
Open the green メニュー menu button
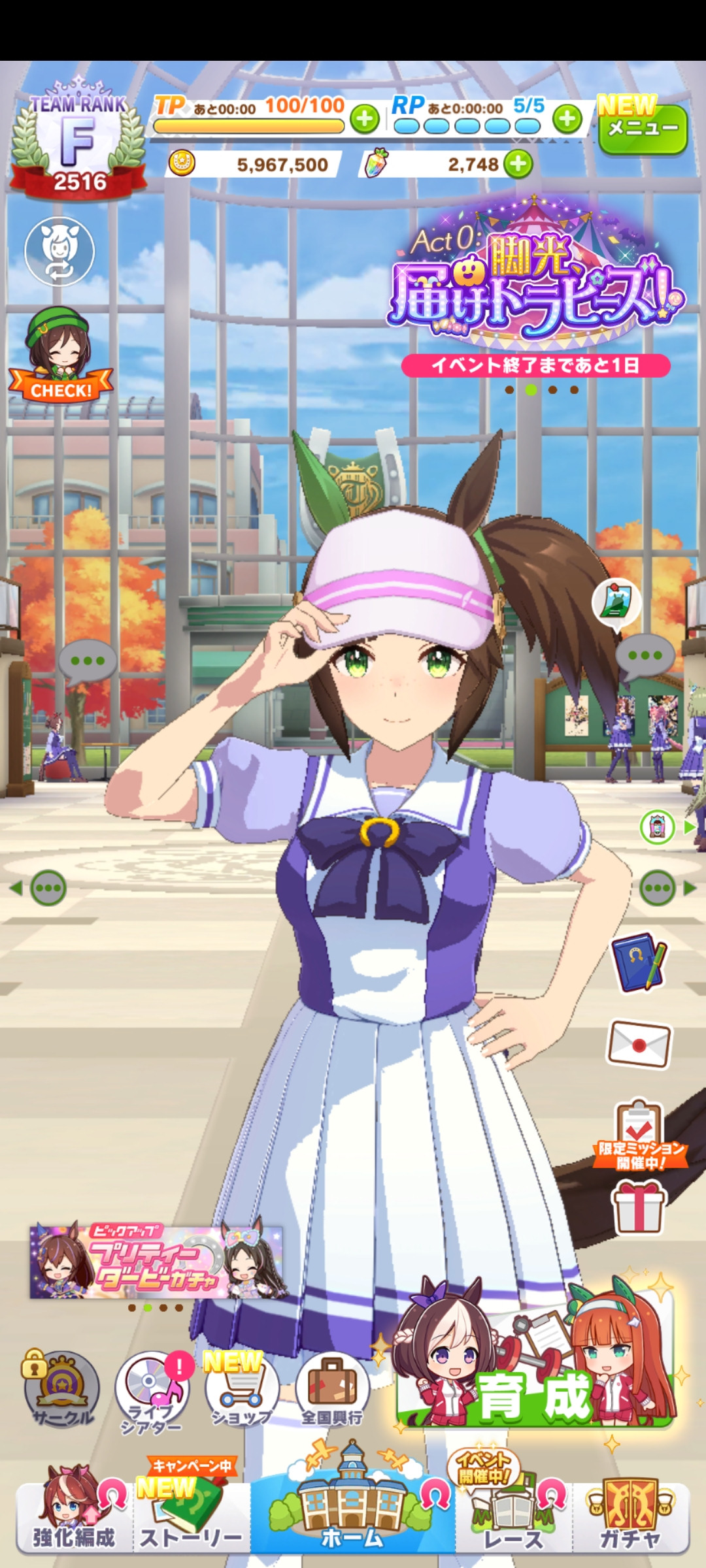tap(643, 129)
